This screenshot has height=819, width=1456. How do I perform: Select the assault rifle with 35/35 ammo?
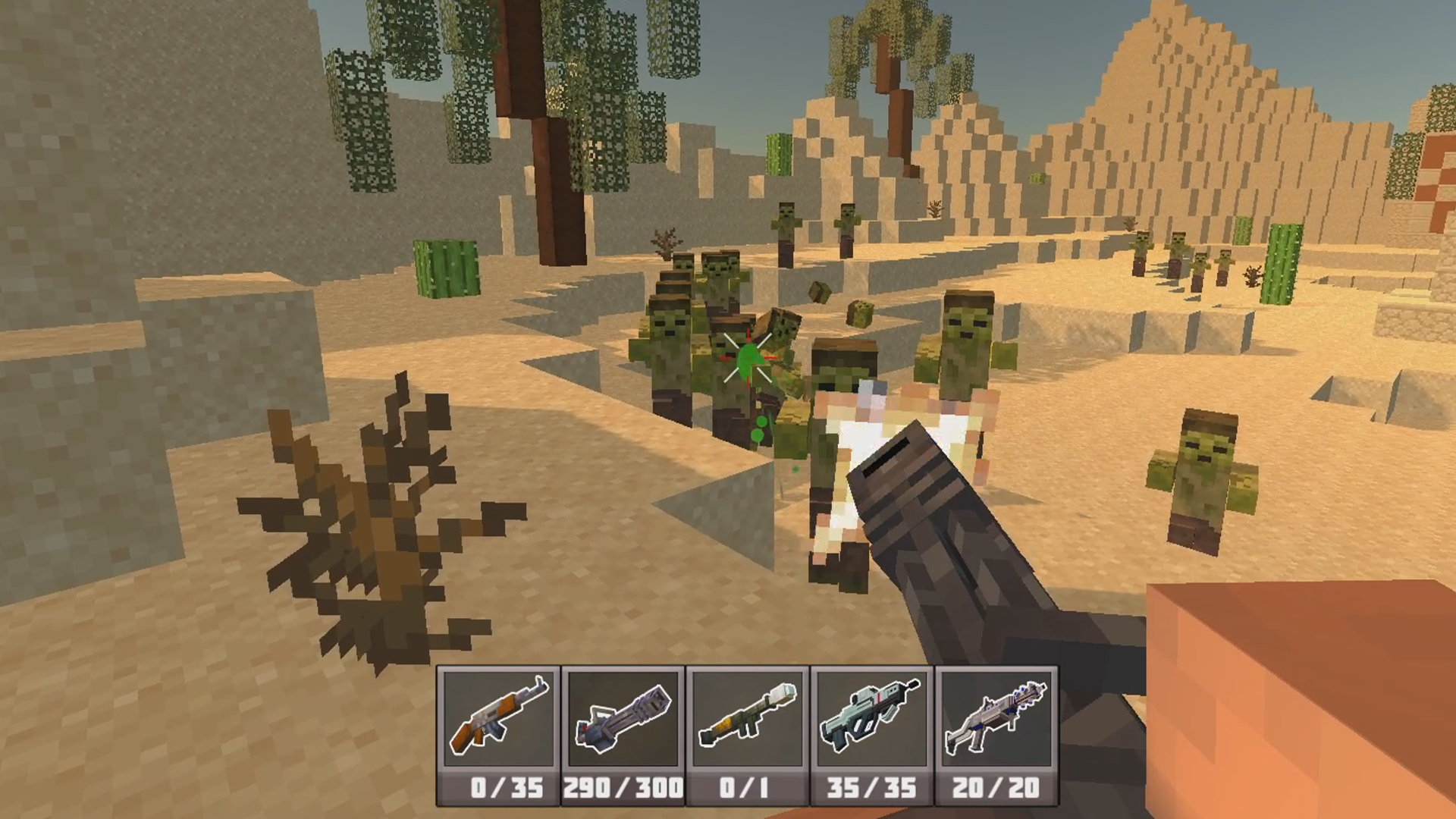pos(871,717)
